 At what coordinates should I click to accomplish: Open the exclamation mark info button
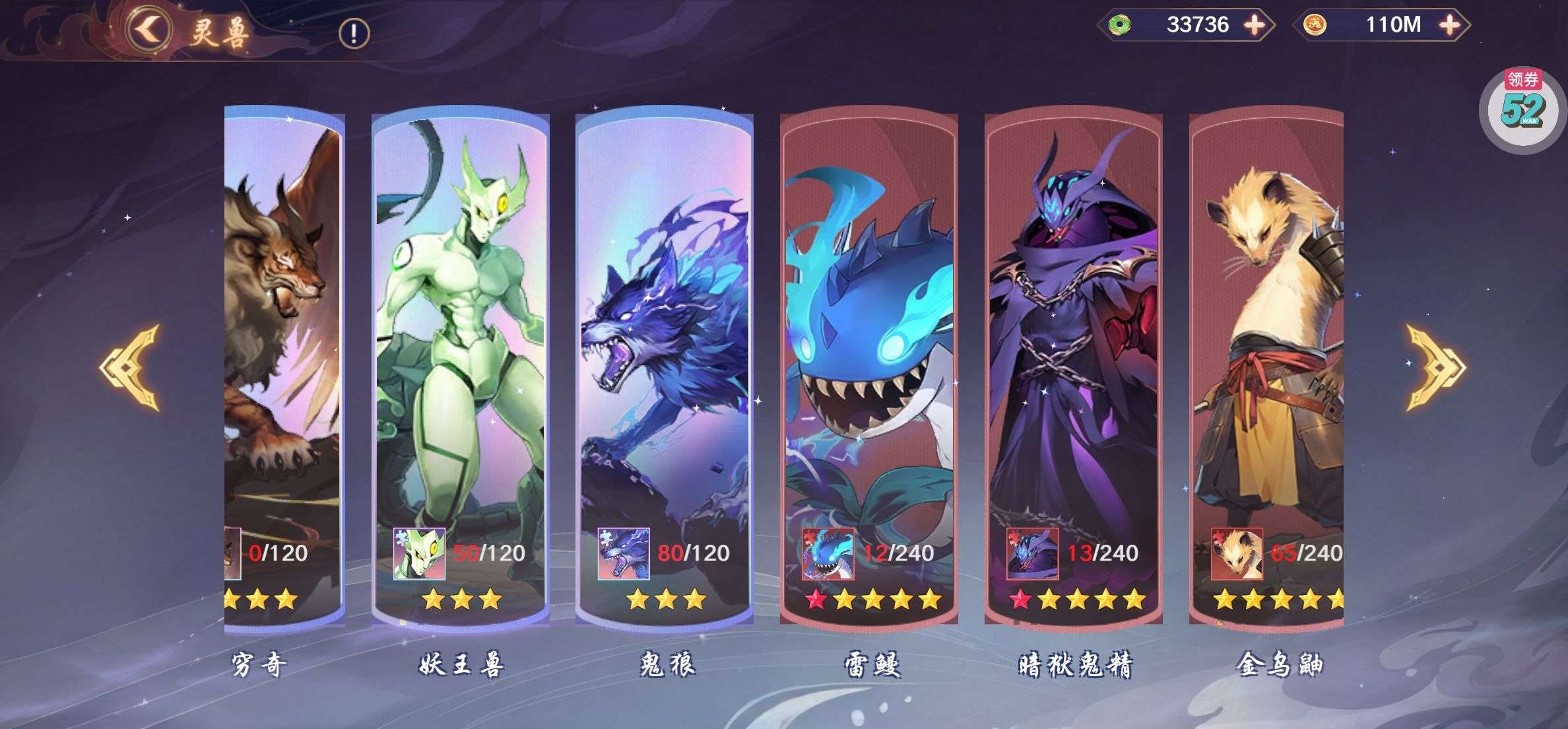(x=354, y=33)
